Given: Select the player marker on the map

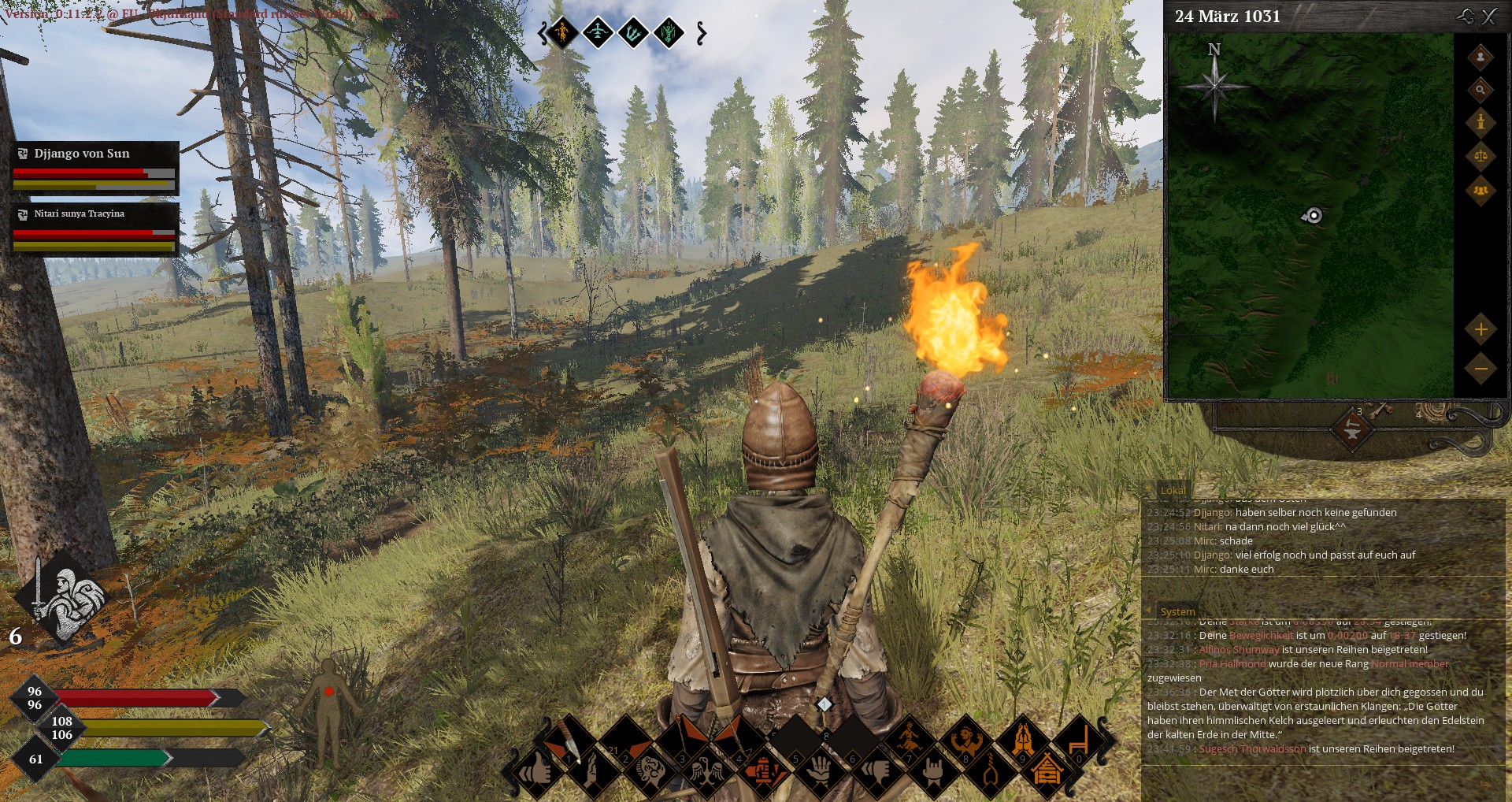Looking at the screenshot, I should pos(1313,215).
